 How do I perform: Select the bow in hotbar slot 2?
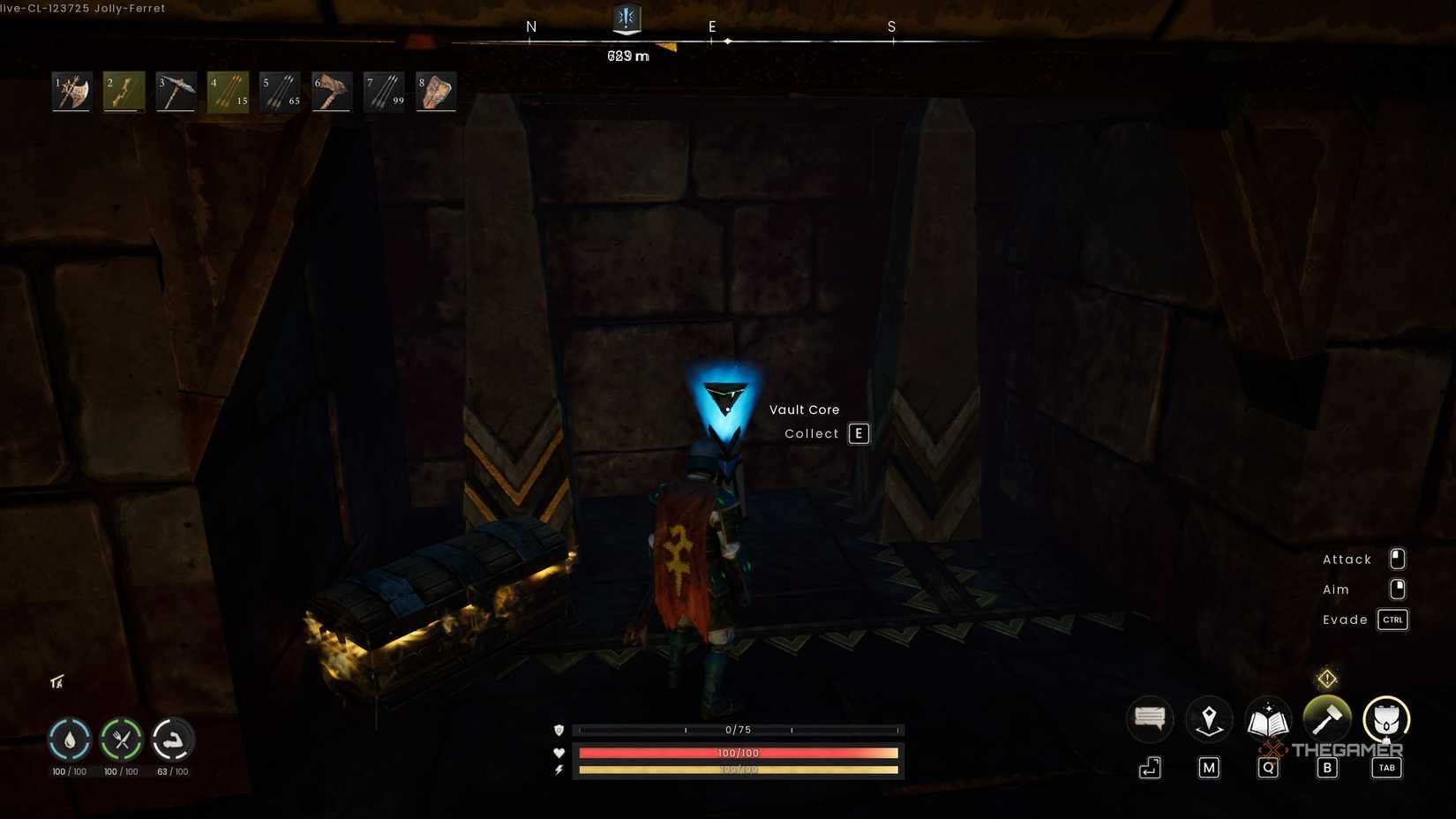pos(123,91)
